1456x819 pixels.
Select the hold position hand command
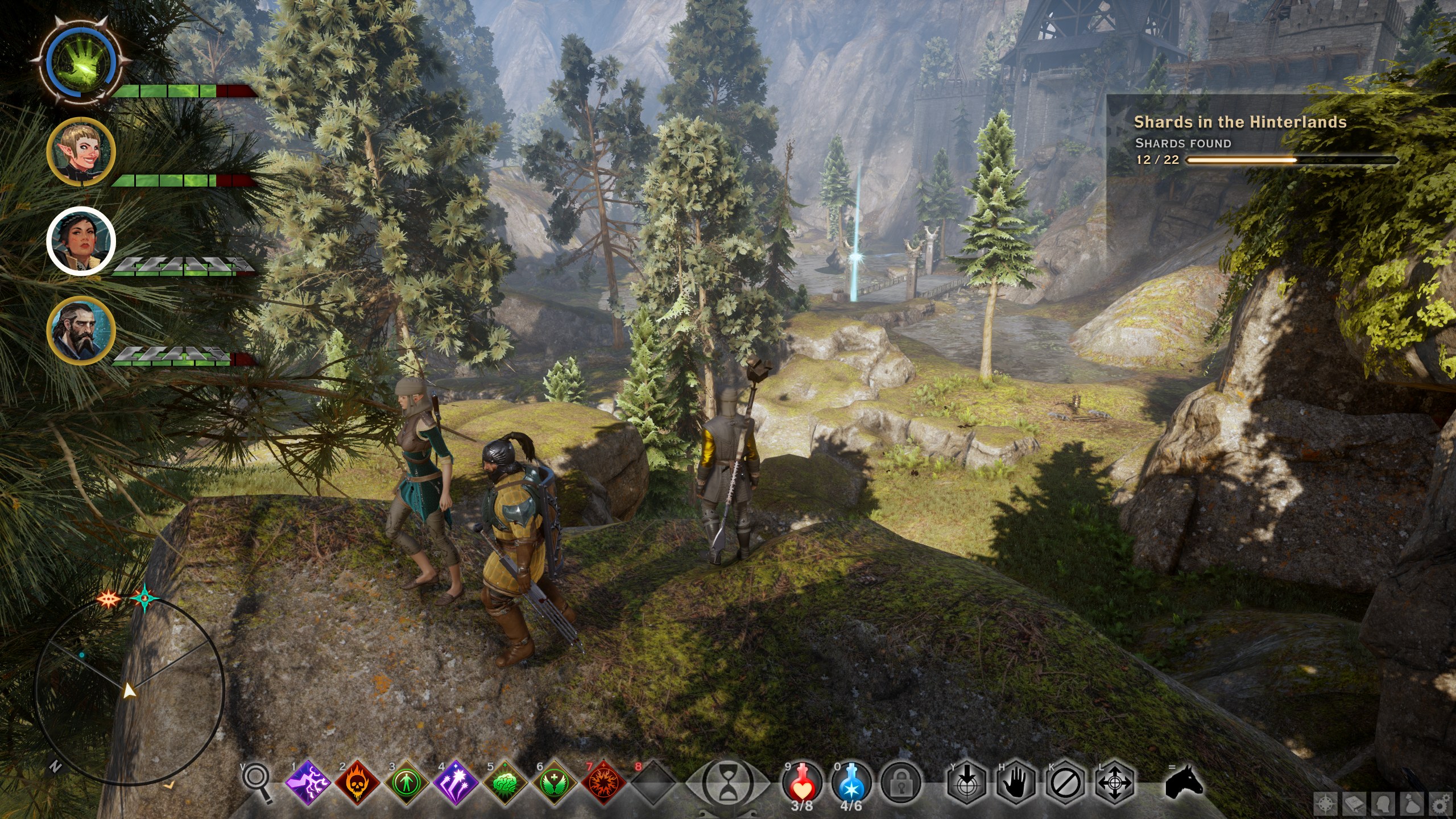[1016, 784]
